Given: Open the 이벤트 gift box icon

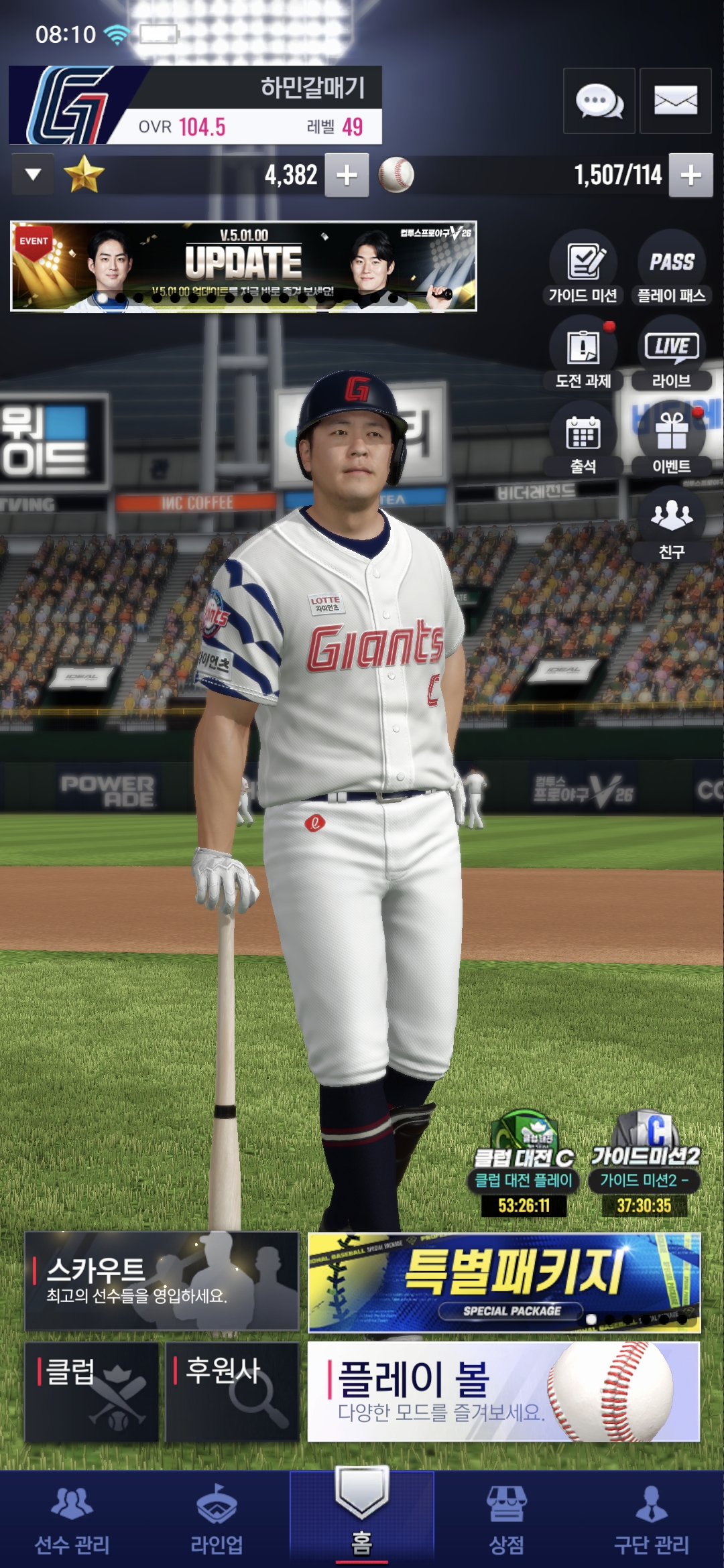Looking at the screenshot, I should click(x=671, y=439).
